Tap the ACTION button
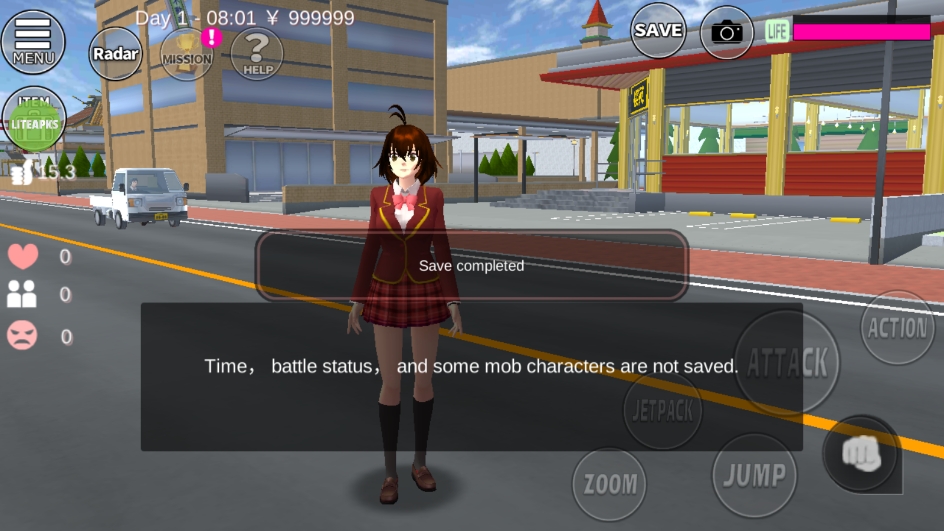944x531 pixels. [x=898, y=328]
